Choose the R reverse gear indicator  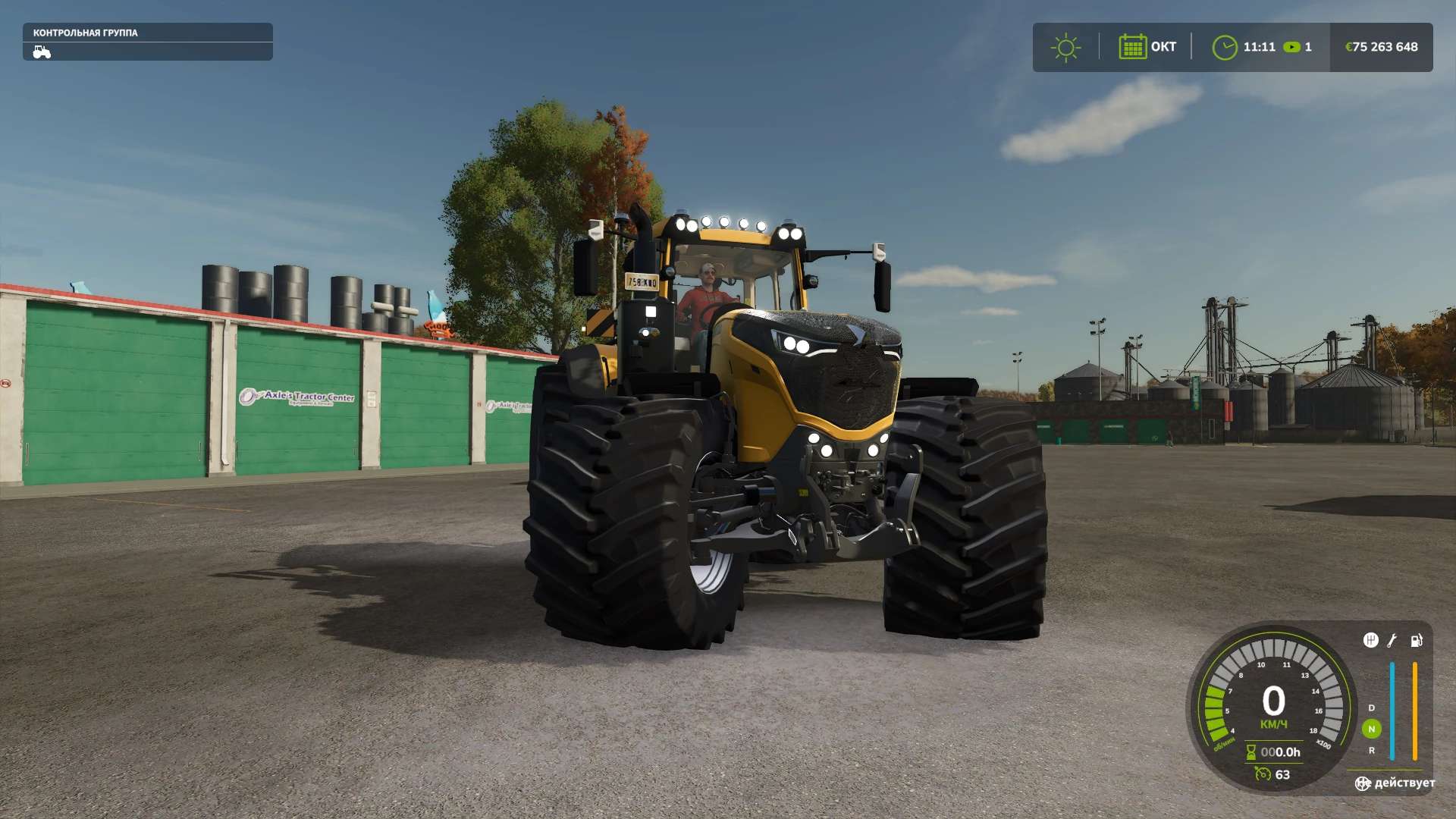point(1371,750)
